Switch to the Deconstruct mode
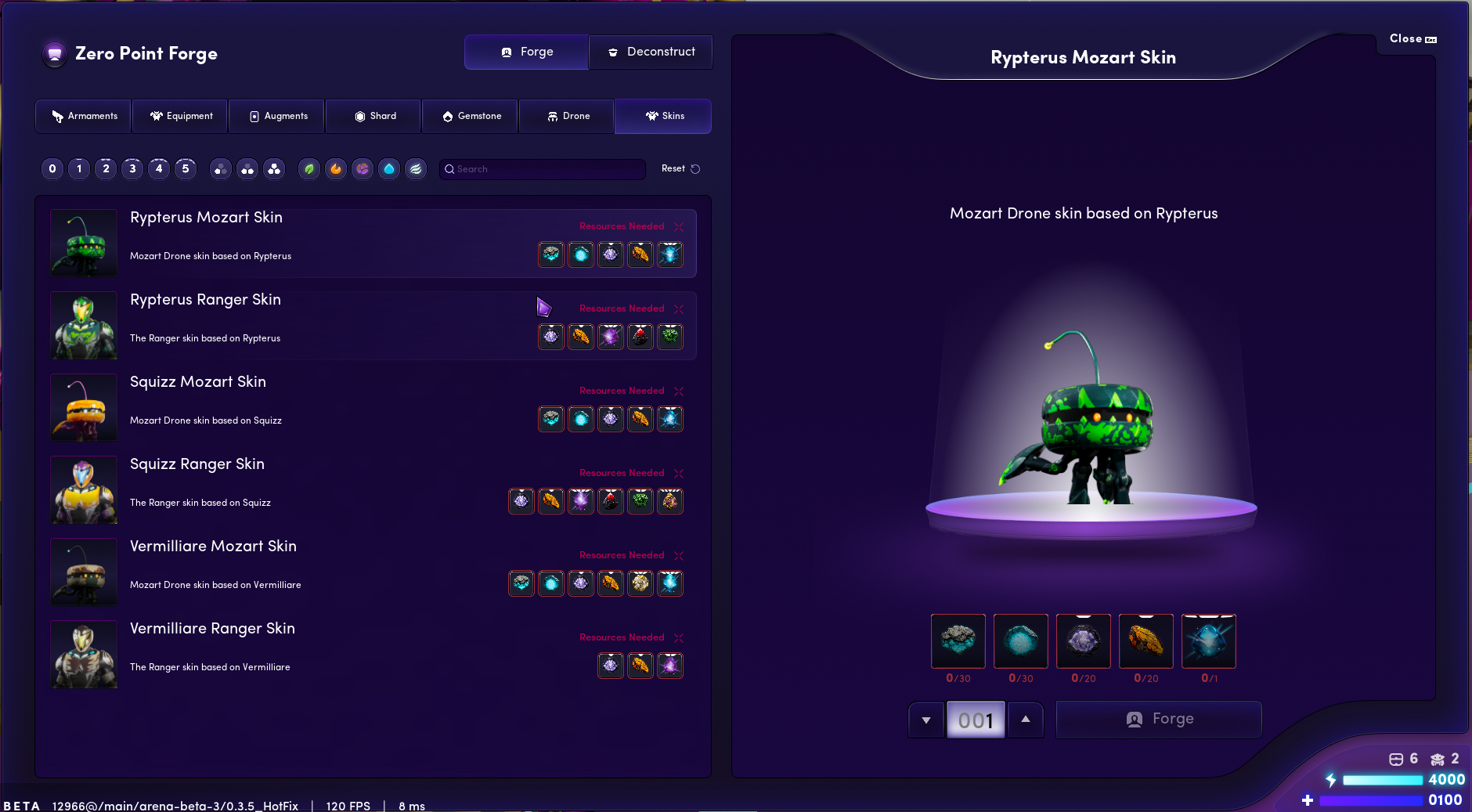The image size is (1472, 812). (x=651, y=52)
